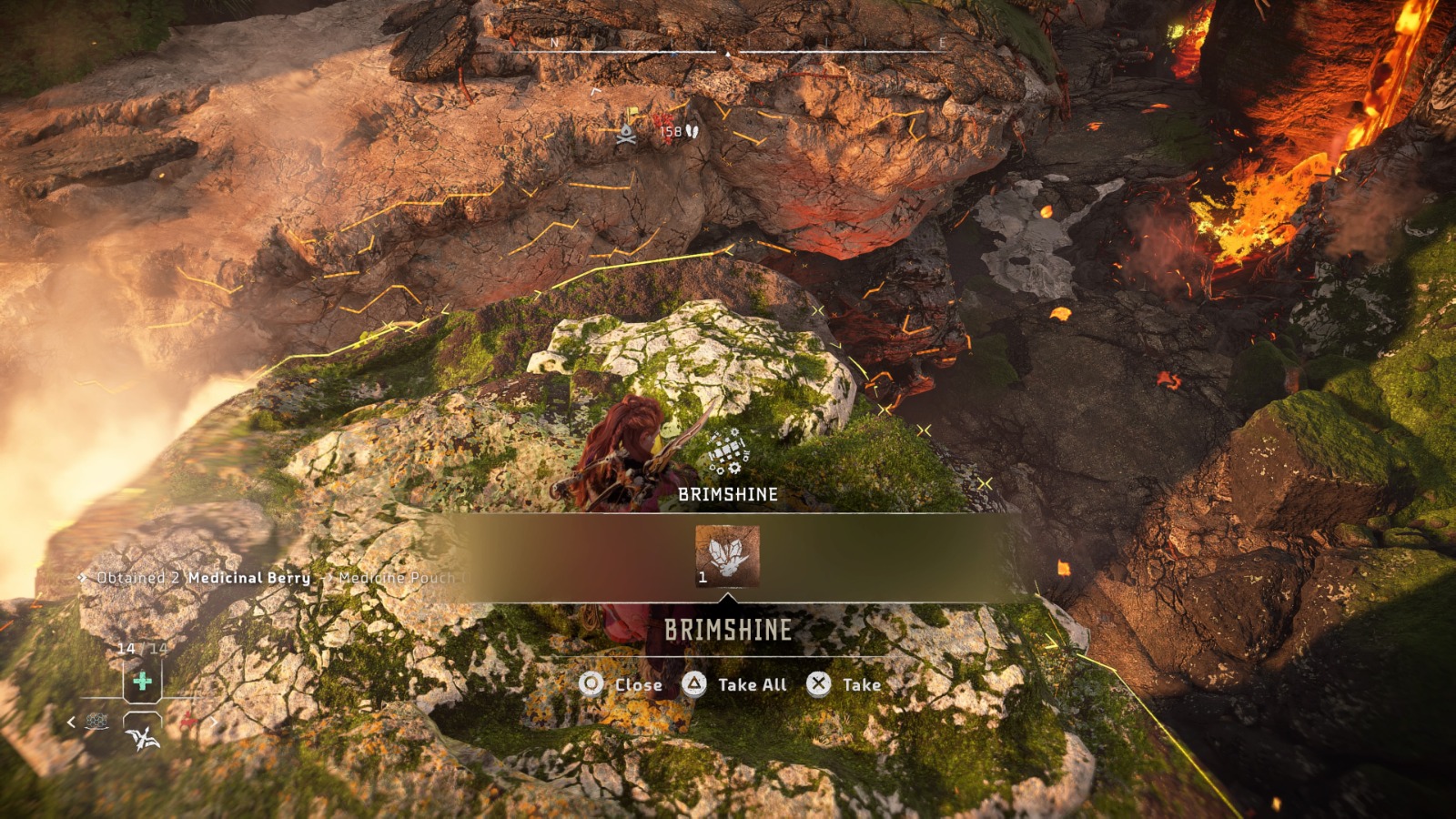Click the Circle button icon next to Close
The image size is (1456, 819).
pos(590,684)
